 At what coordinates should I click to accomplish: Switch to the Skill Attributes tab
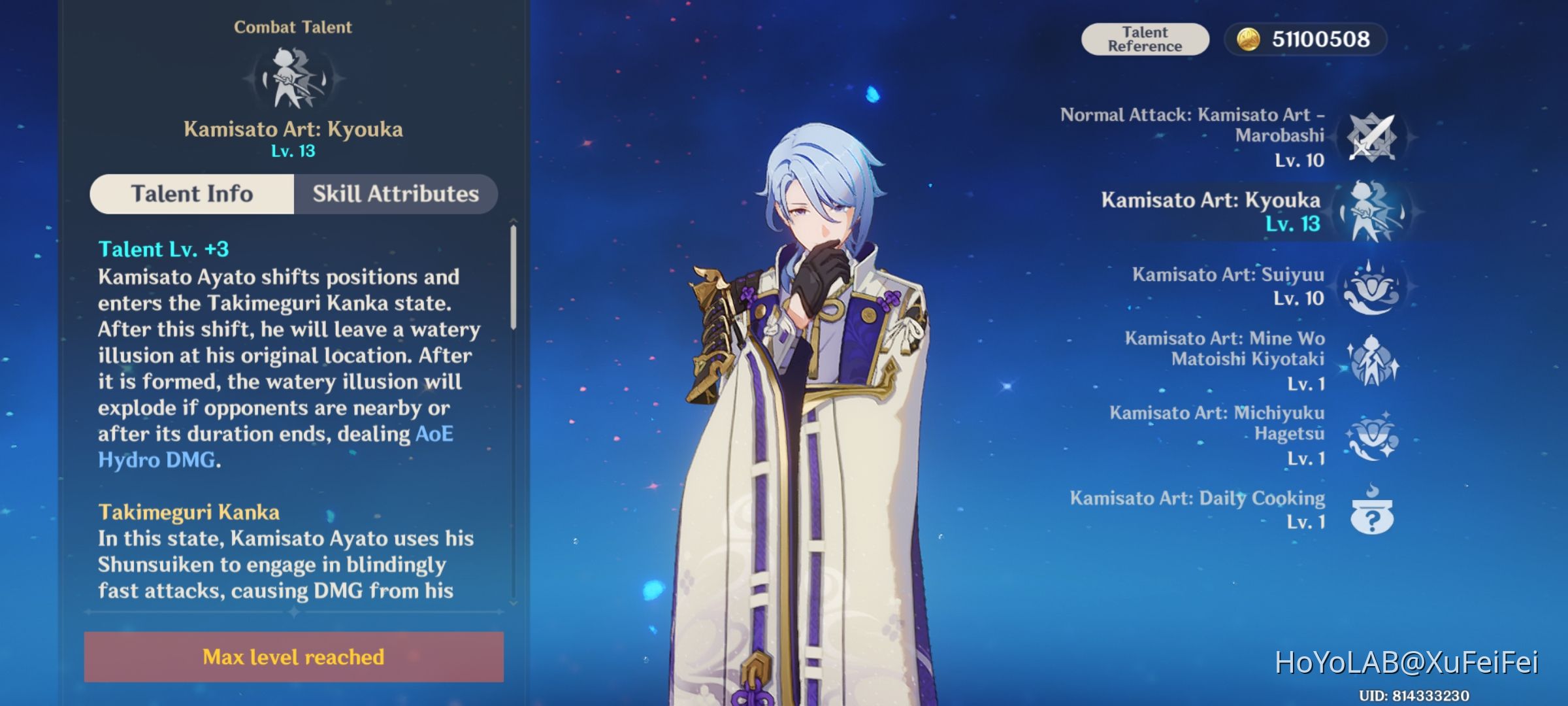coord(395,193)
